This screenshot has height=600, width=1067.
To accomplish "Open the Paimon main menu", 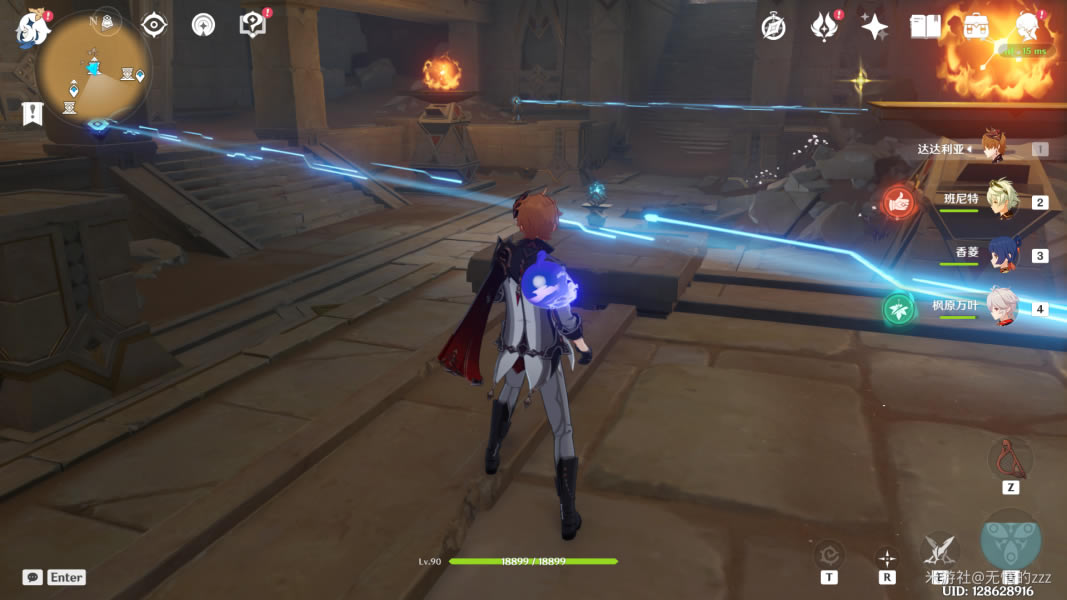I will [x=32, y=28].
